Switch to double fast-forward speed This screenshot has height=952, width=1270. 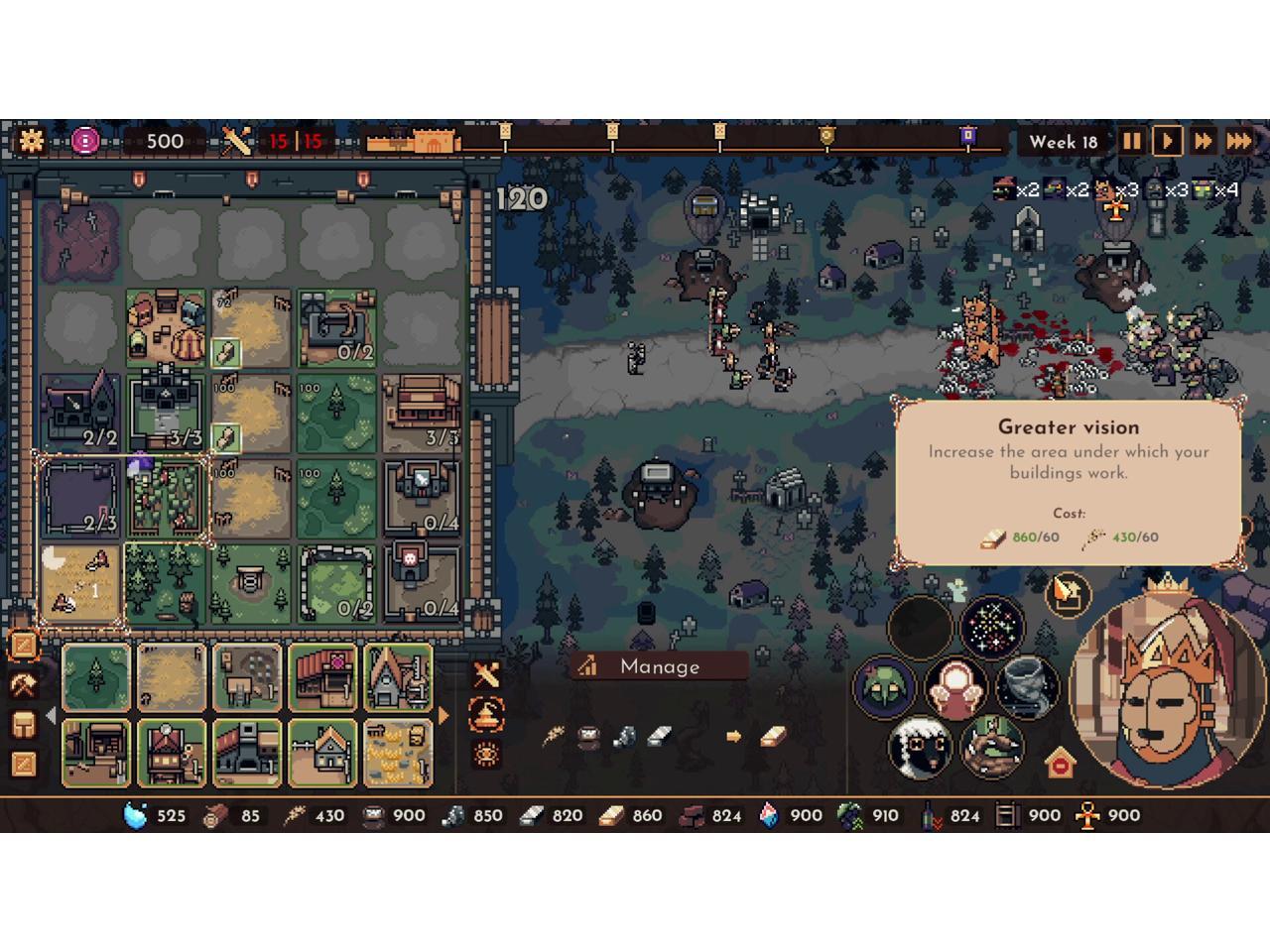[1204, 141]
